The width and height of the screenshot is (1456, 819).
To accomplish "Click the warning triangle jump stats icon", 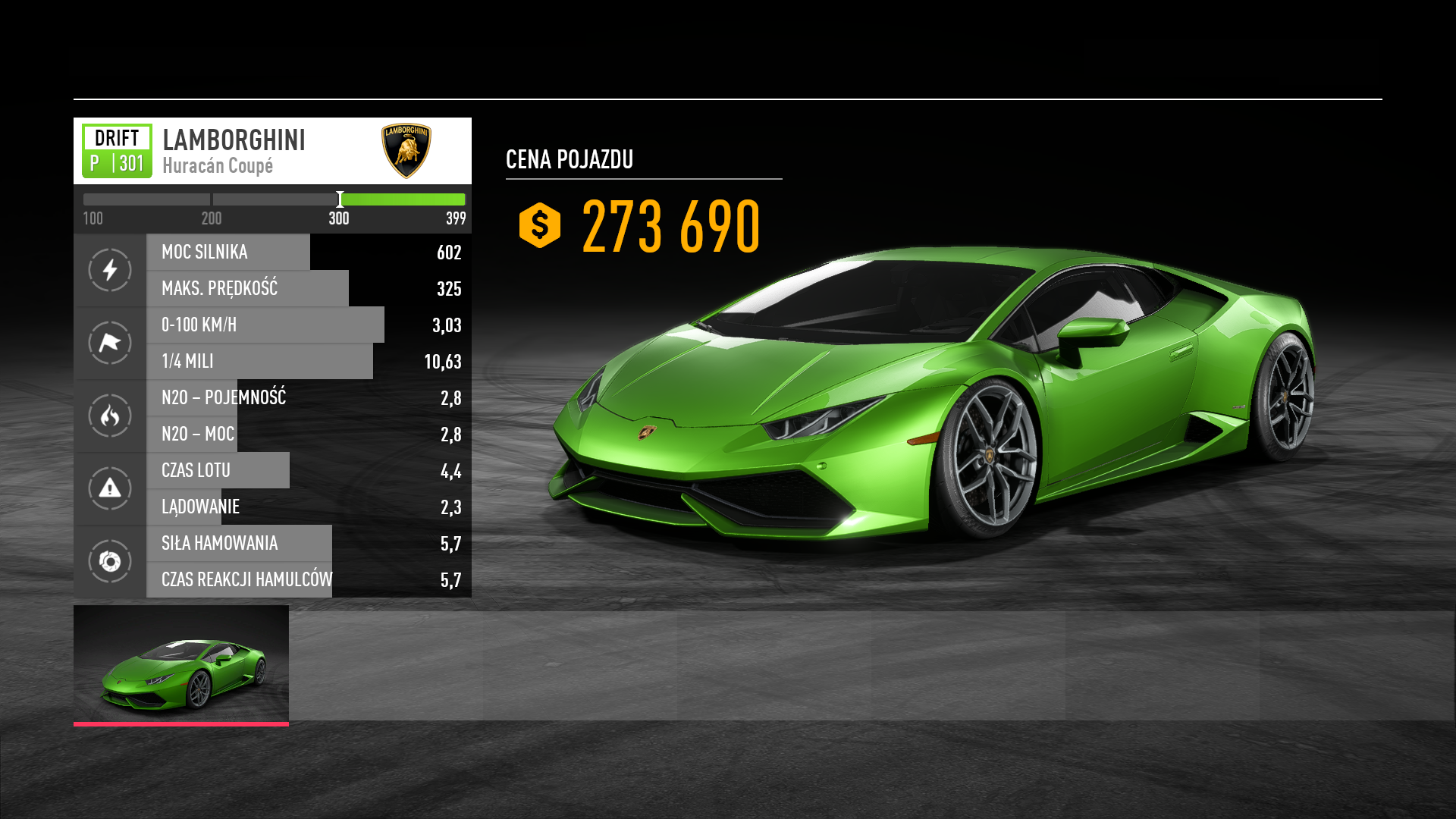I will 110,488.
